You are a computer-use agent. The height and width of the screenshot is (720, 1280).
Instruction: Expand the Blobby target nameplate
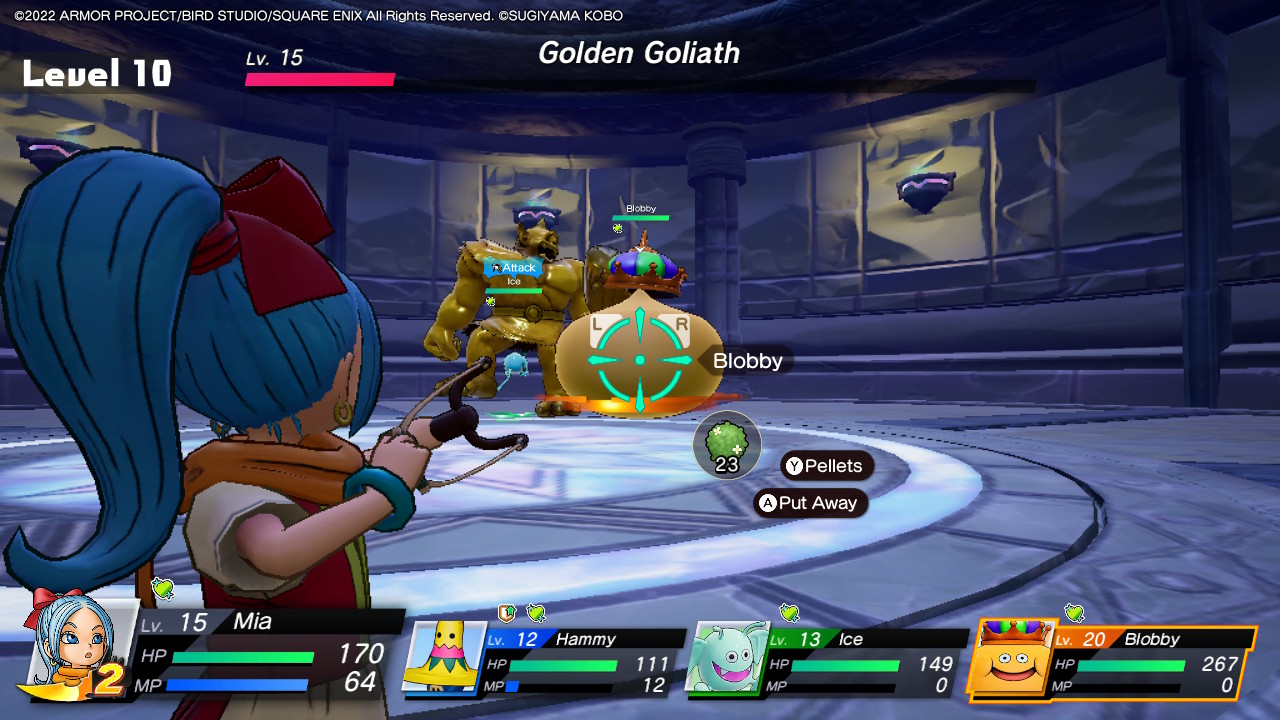pos(748,361)
